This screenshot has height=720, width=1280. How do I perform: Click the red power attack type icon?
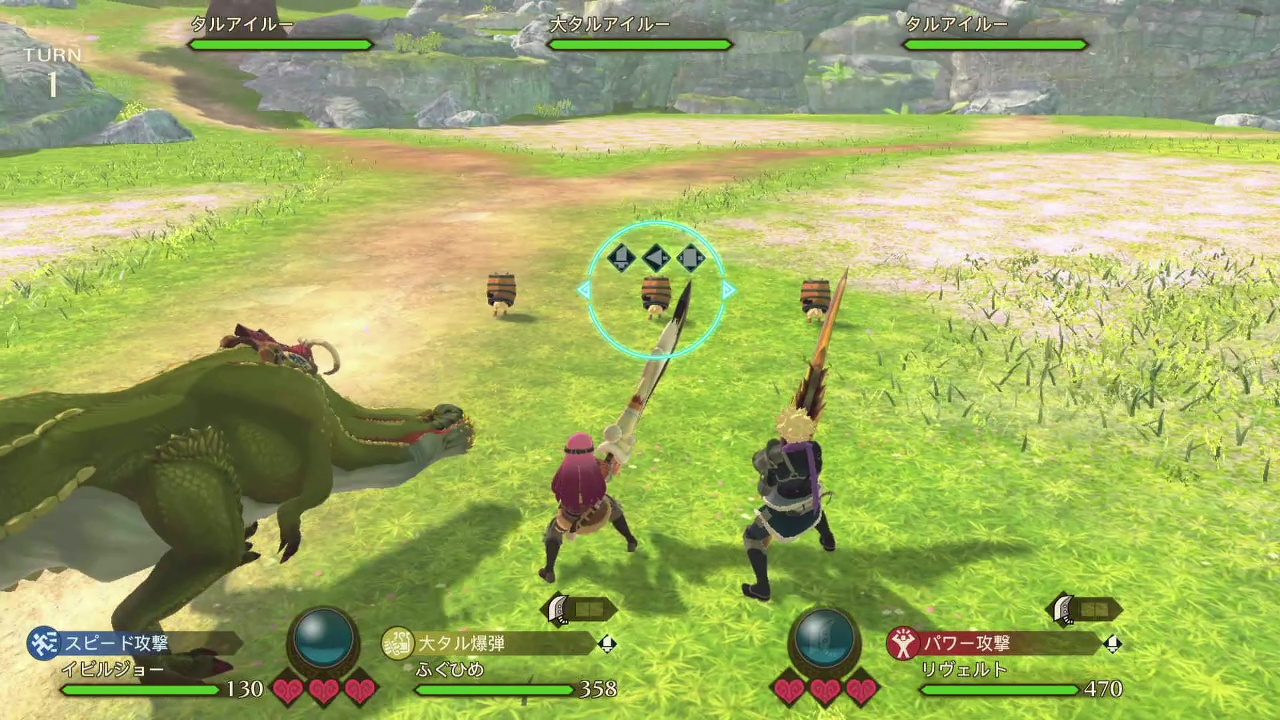pyautogui.click(x=903, y=643)
